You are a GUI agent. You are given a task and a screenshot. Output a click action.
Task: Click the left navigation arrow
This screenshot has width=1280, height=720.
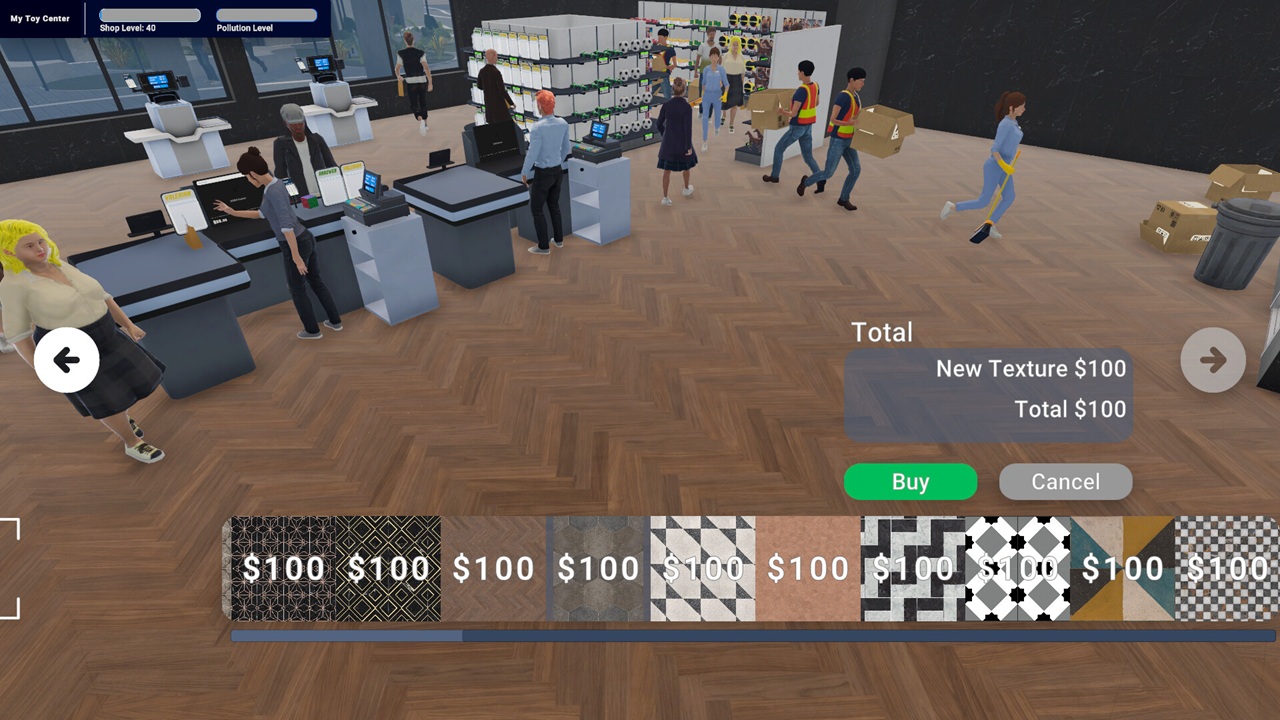(x=66, y=360)
